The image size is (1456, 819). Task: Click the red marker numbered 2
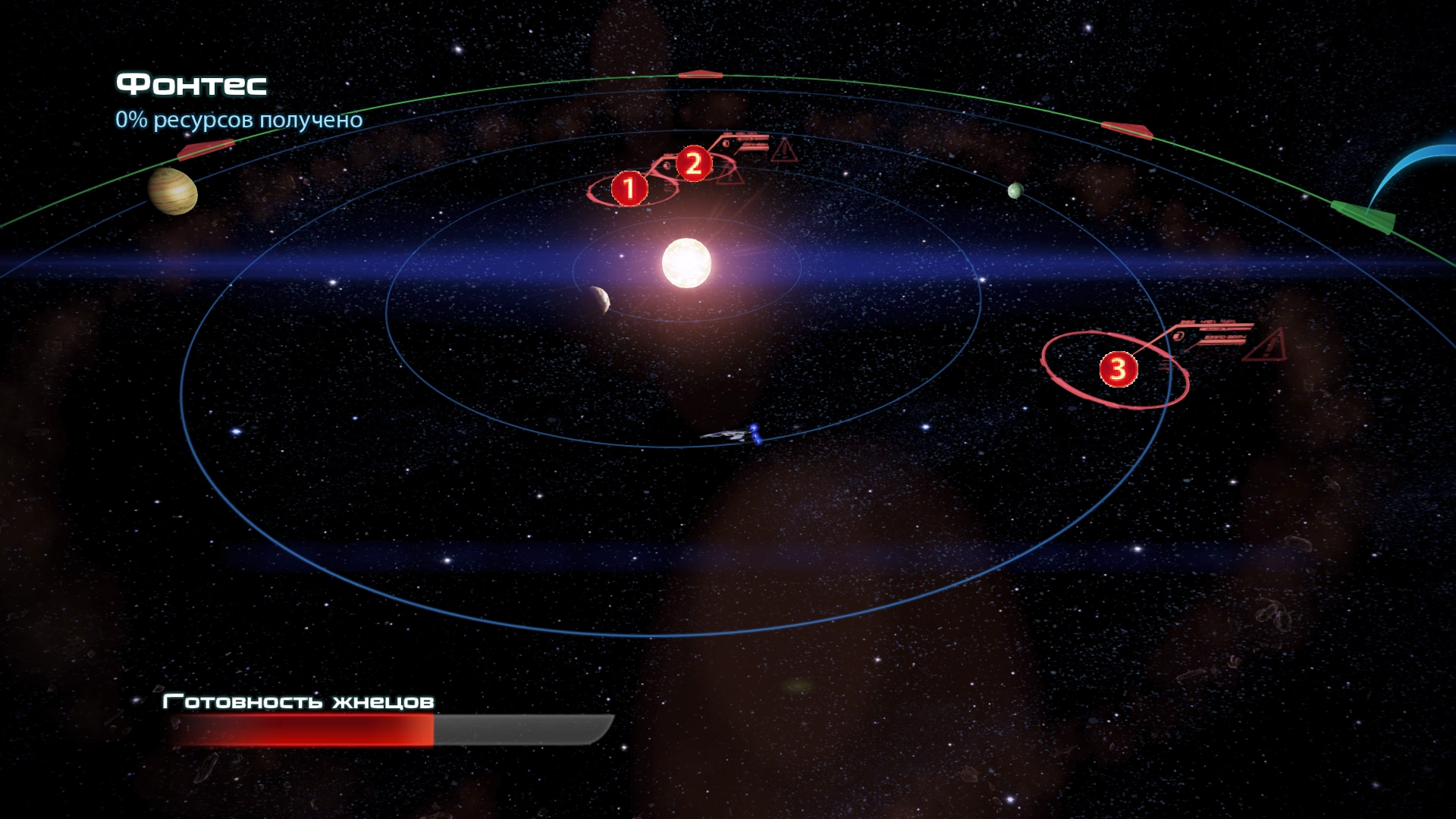(693, 163)
